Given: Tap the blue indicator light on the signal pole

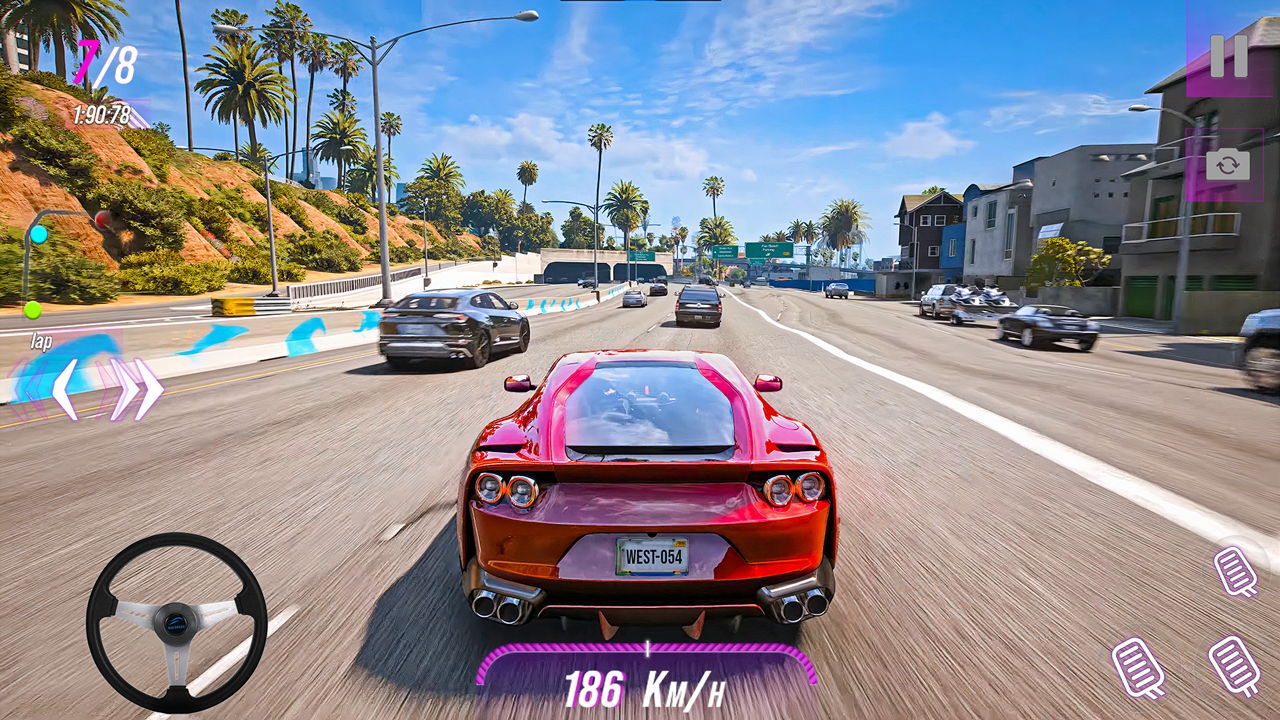Looking at the screenshot, I should [38, 234].
